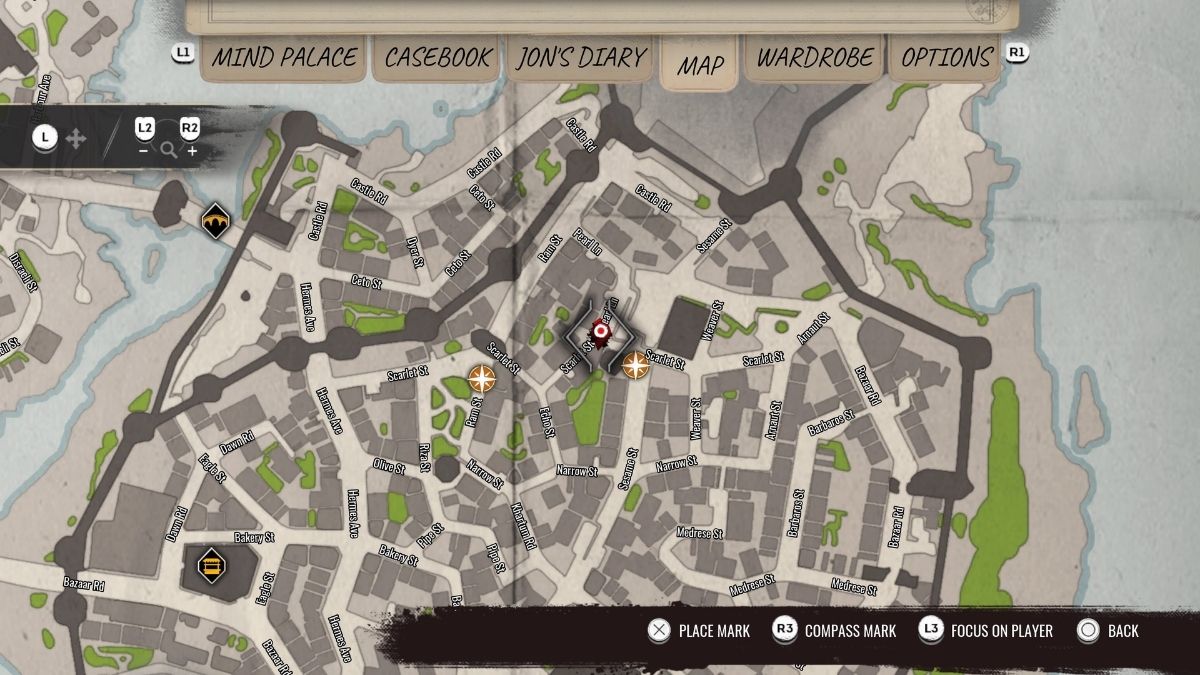Screen dimensions: 1200x675
Task: Click the compass marker right of the player
Action: point(635,365)
